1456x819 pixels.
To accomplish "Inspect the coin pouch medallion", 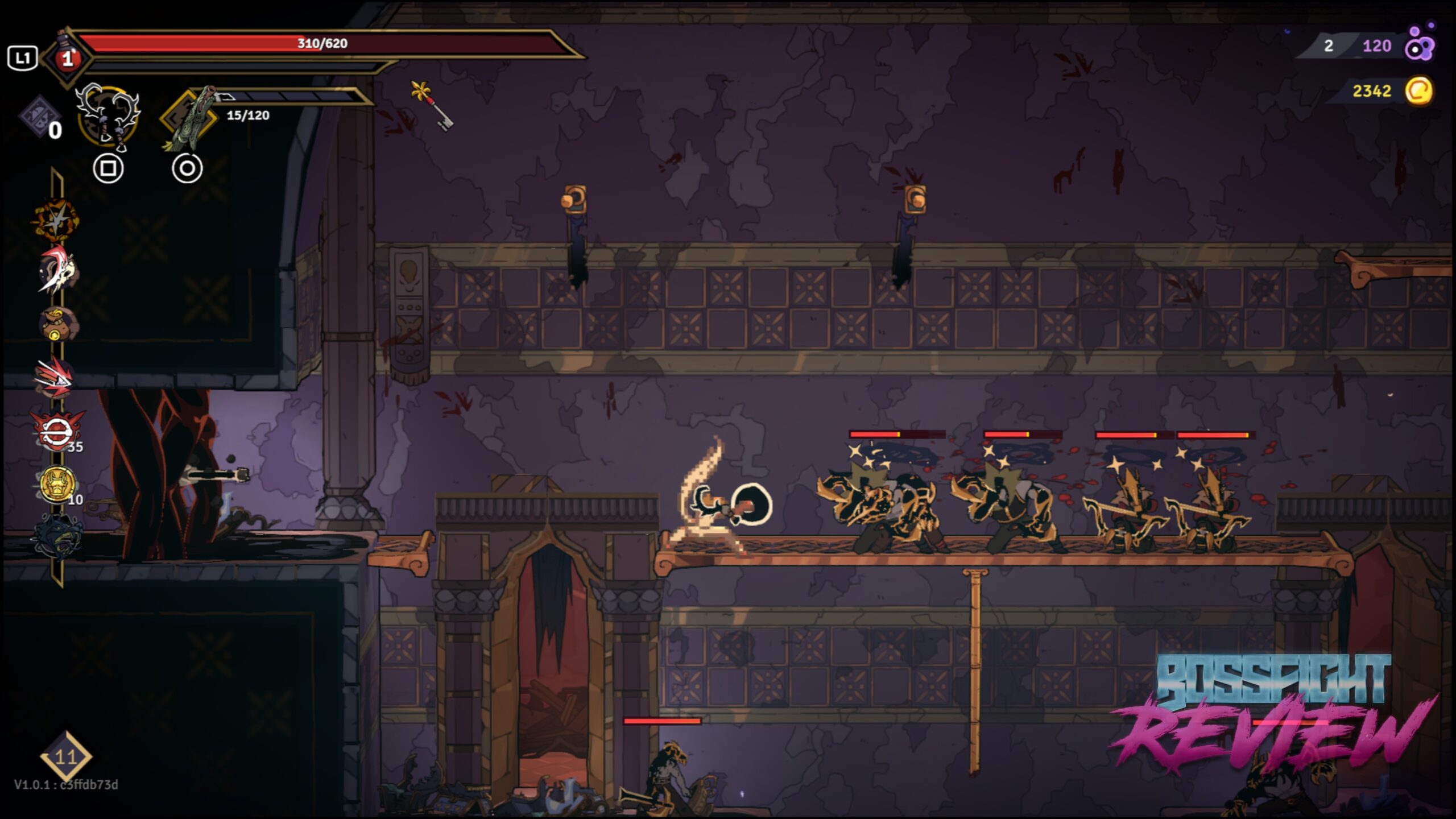I will click(x=56, y=322).
